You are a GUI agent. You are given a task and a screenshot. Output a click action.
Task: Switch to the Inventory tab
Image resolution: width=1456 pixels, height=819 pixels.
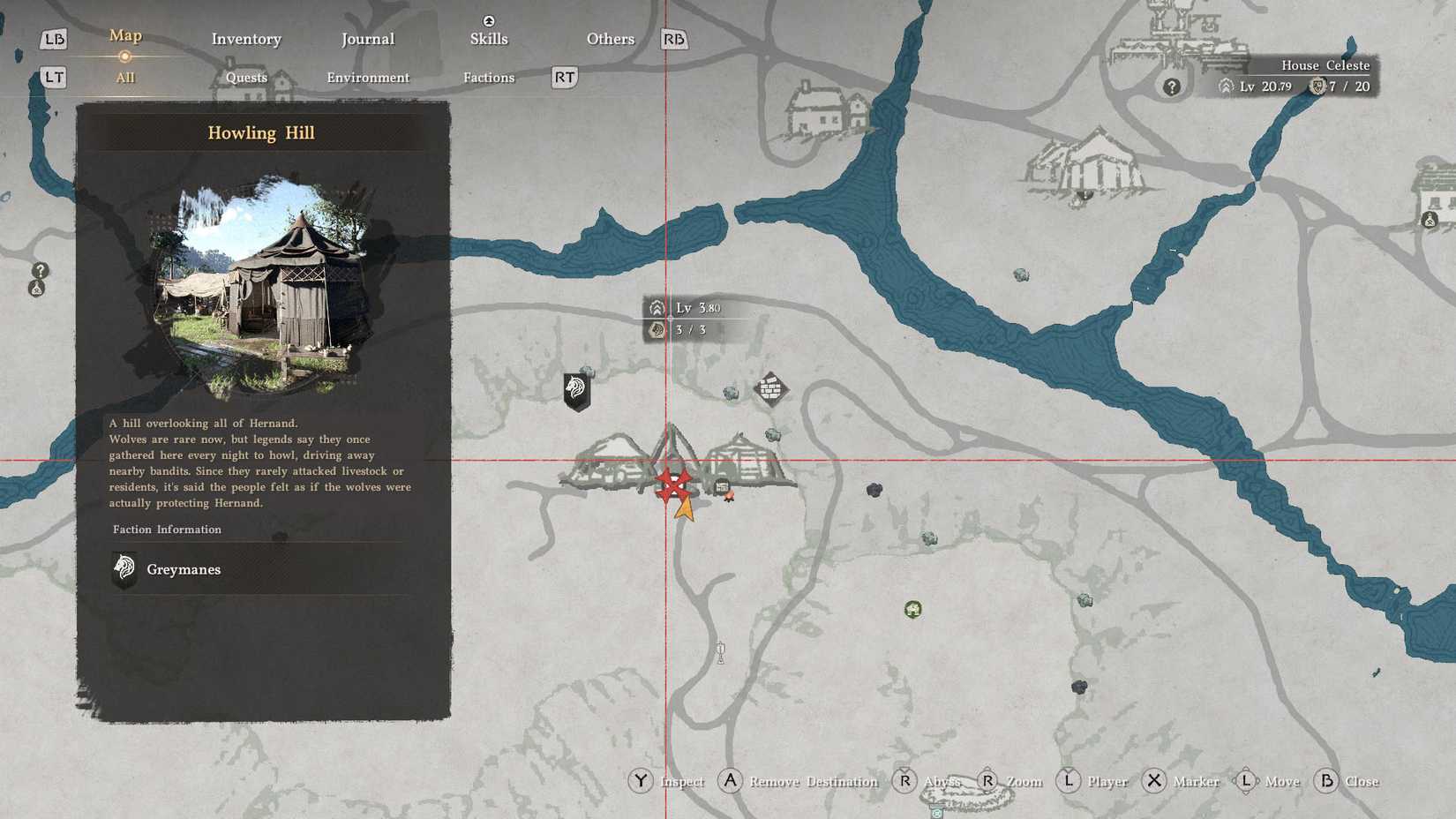click(245, 39)
